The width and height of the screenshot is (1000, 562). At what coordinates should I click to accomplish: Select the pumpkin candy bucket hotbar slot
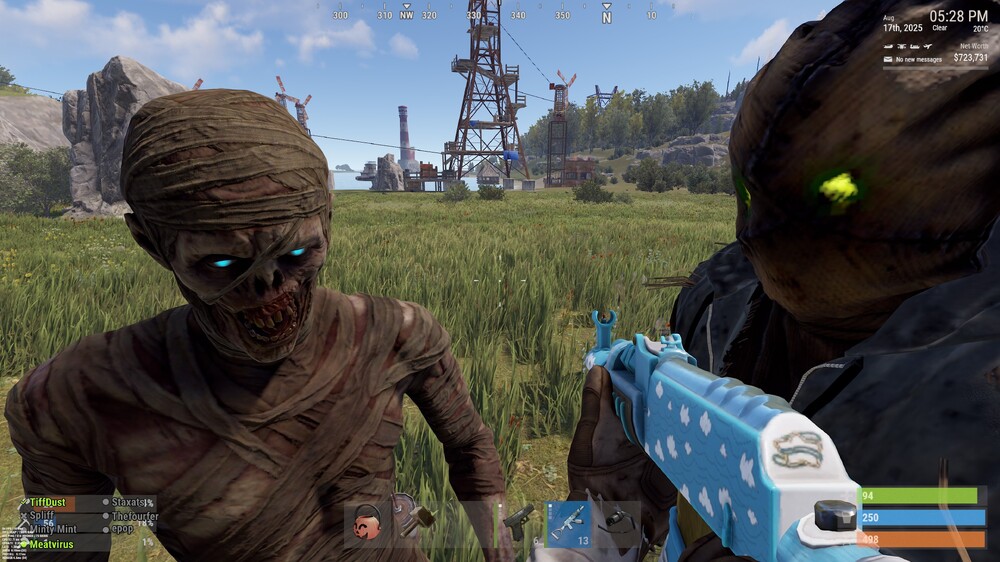(x=368, y=523)
